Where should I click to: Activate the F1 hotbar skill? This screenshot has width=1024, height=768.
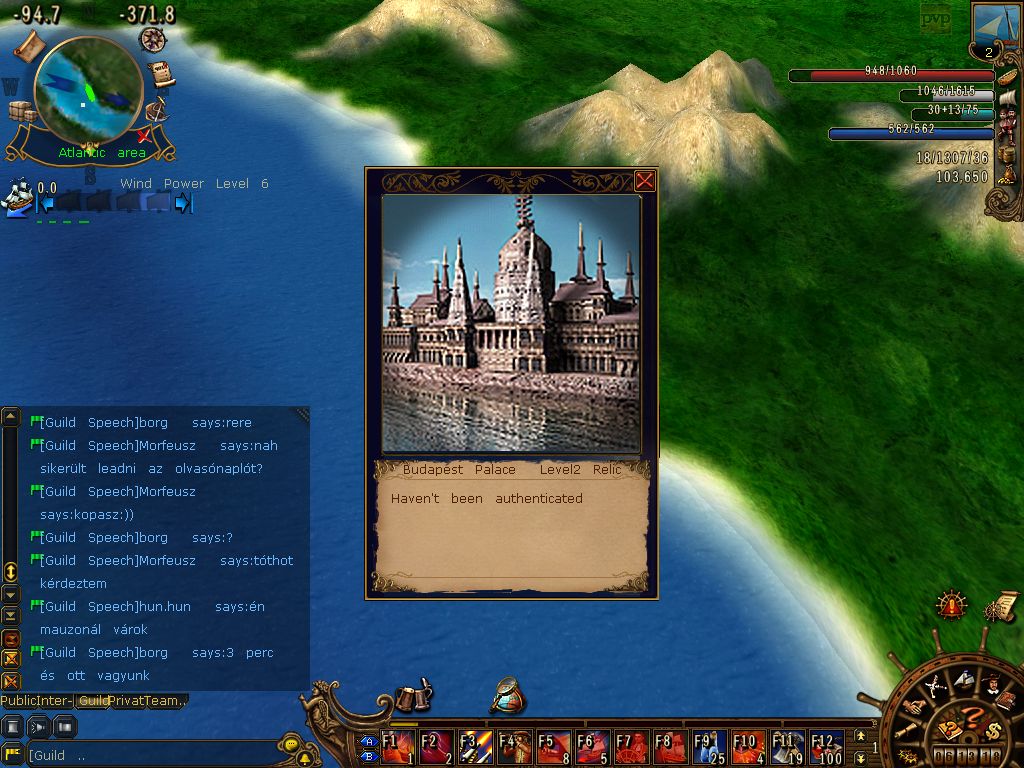(x=397, y=747)
